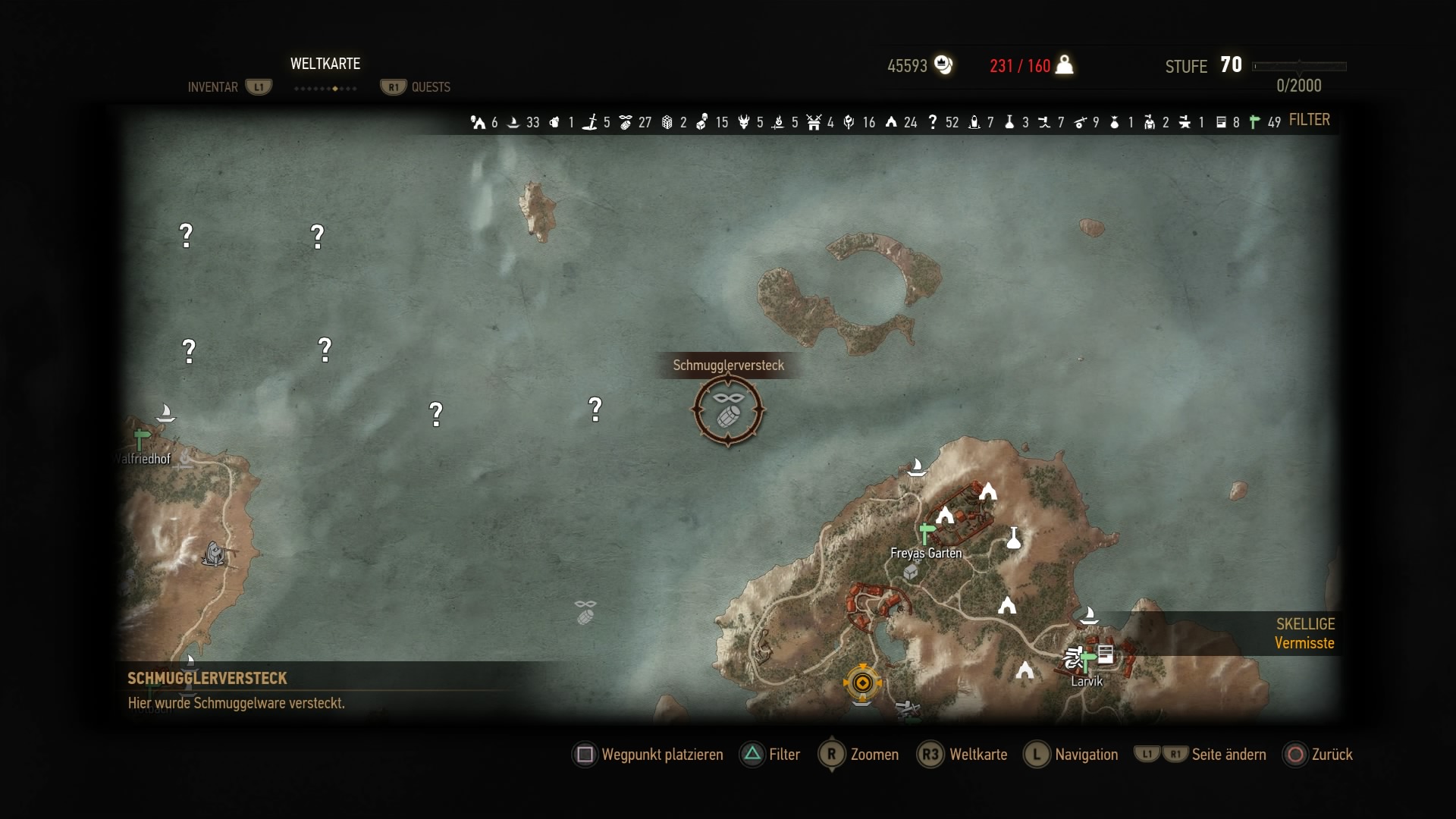Select the highlighted Schmugglerversteck map marker
1456x819 pixels.
[728, 410]
